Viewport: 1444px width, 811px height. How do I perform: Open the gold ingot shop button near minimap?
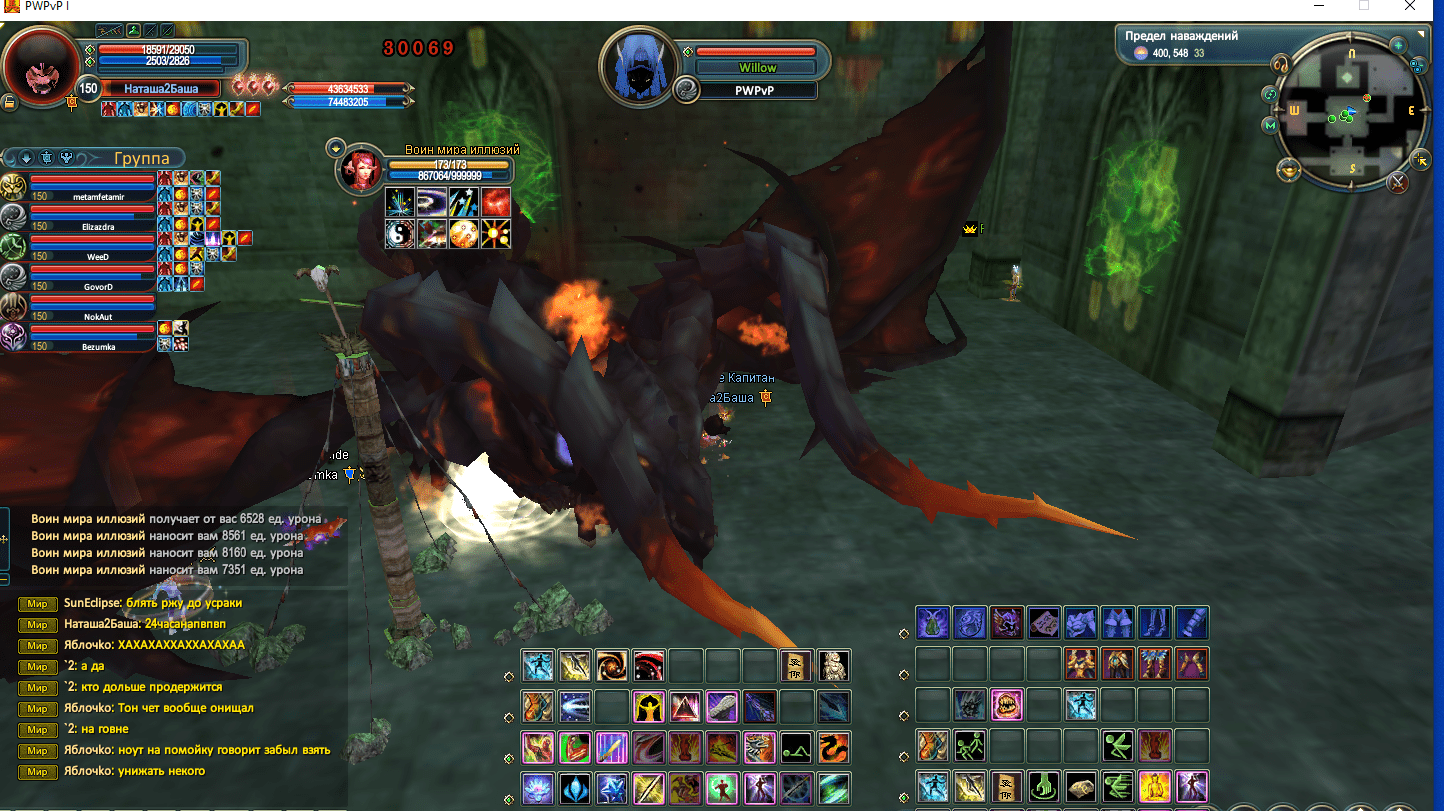[x=1288, y=171]
